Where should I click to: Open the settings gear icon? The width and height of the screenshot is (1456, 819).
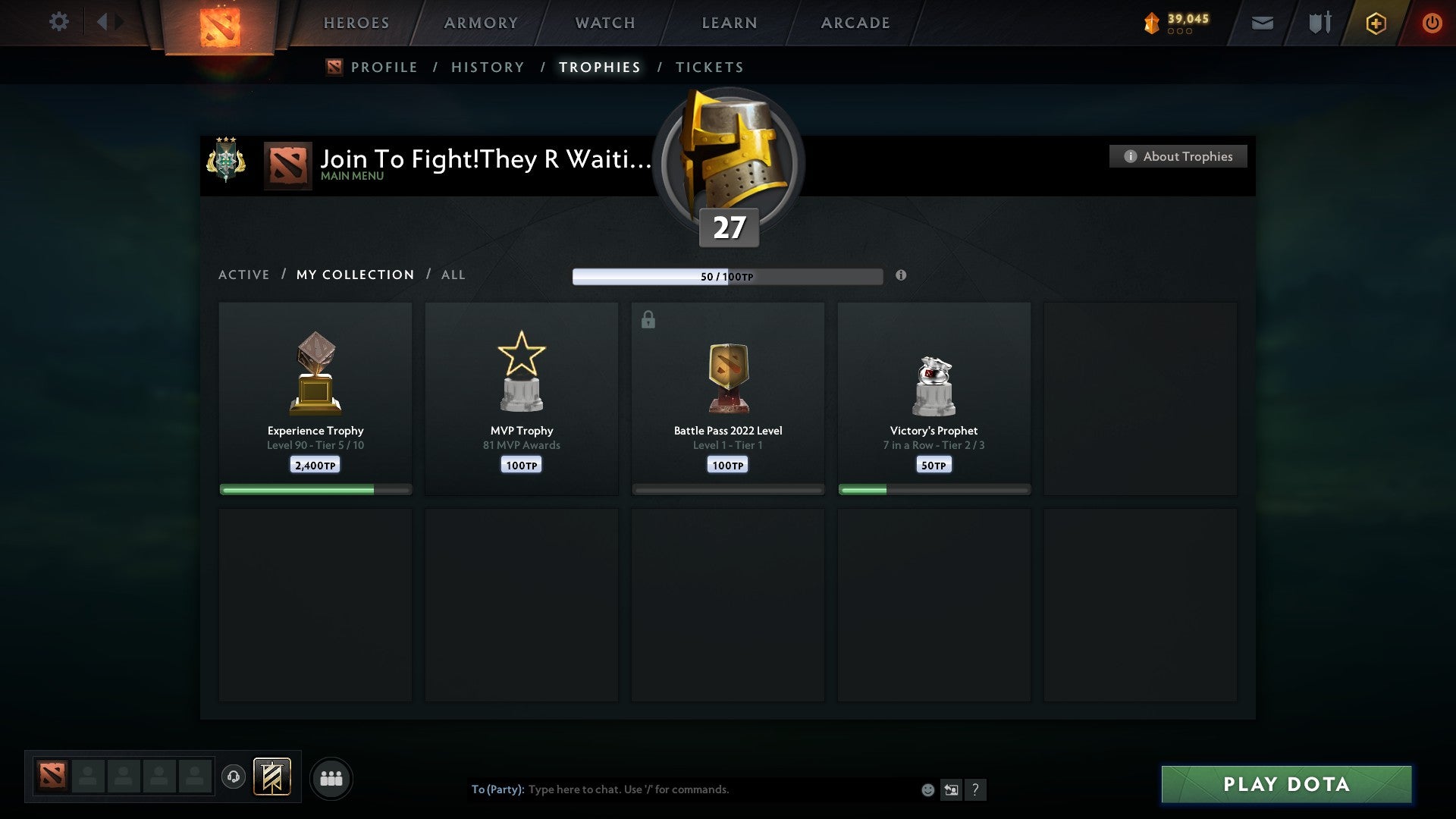(x=58, y=22)
